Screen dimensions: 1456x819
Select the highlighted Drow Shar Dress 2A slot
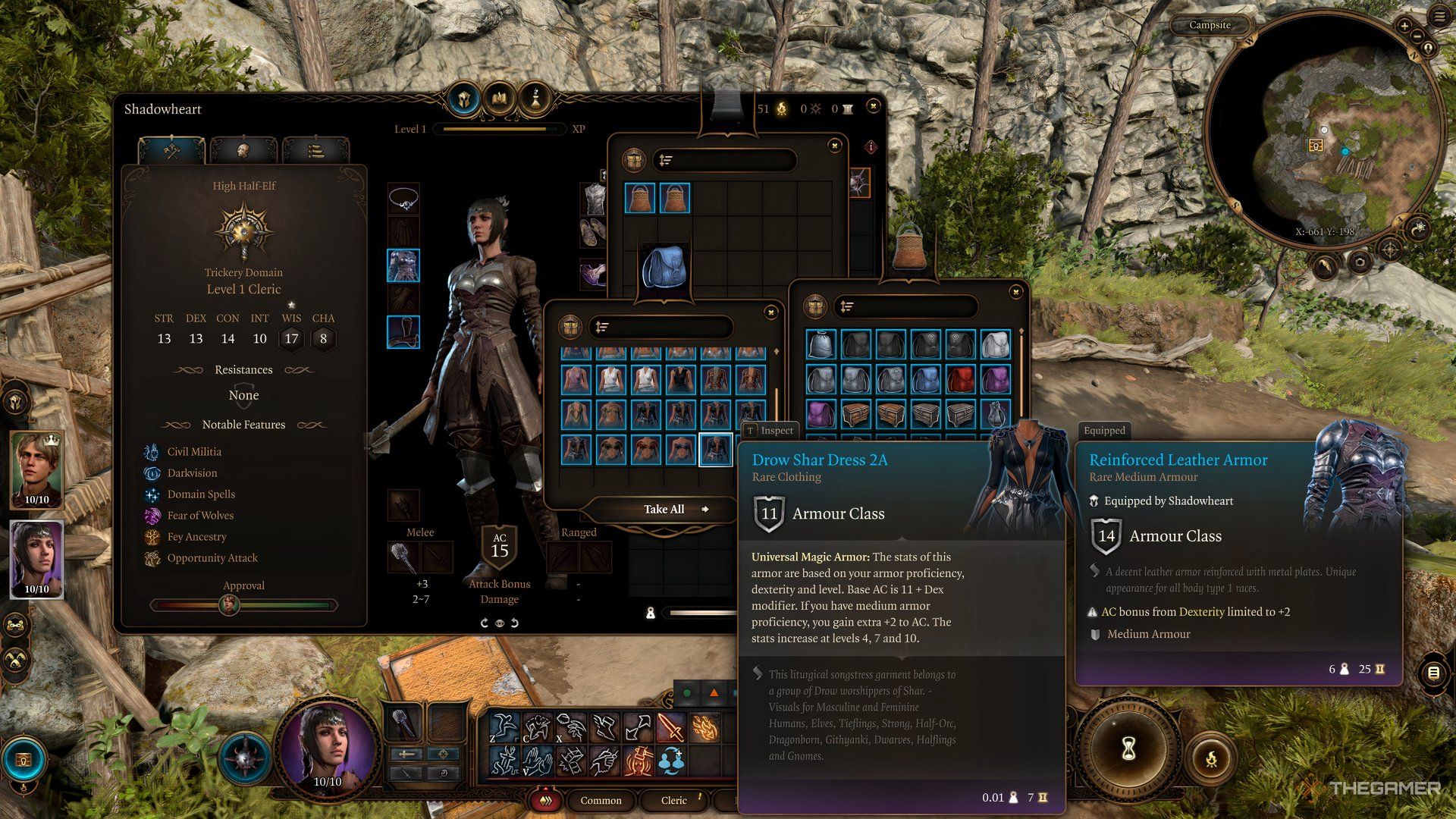(x=715, y=449)
